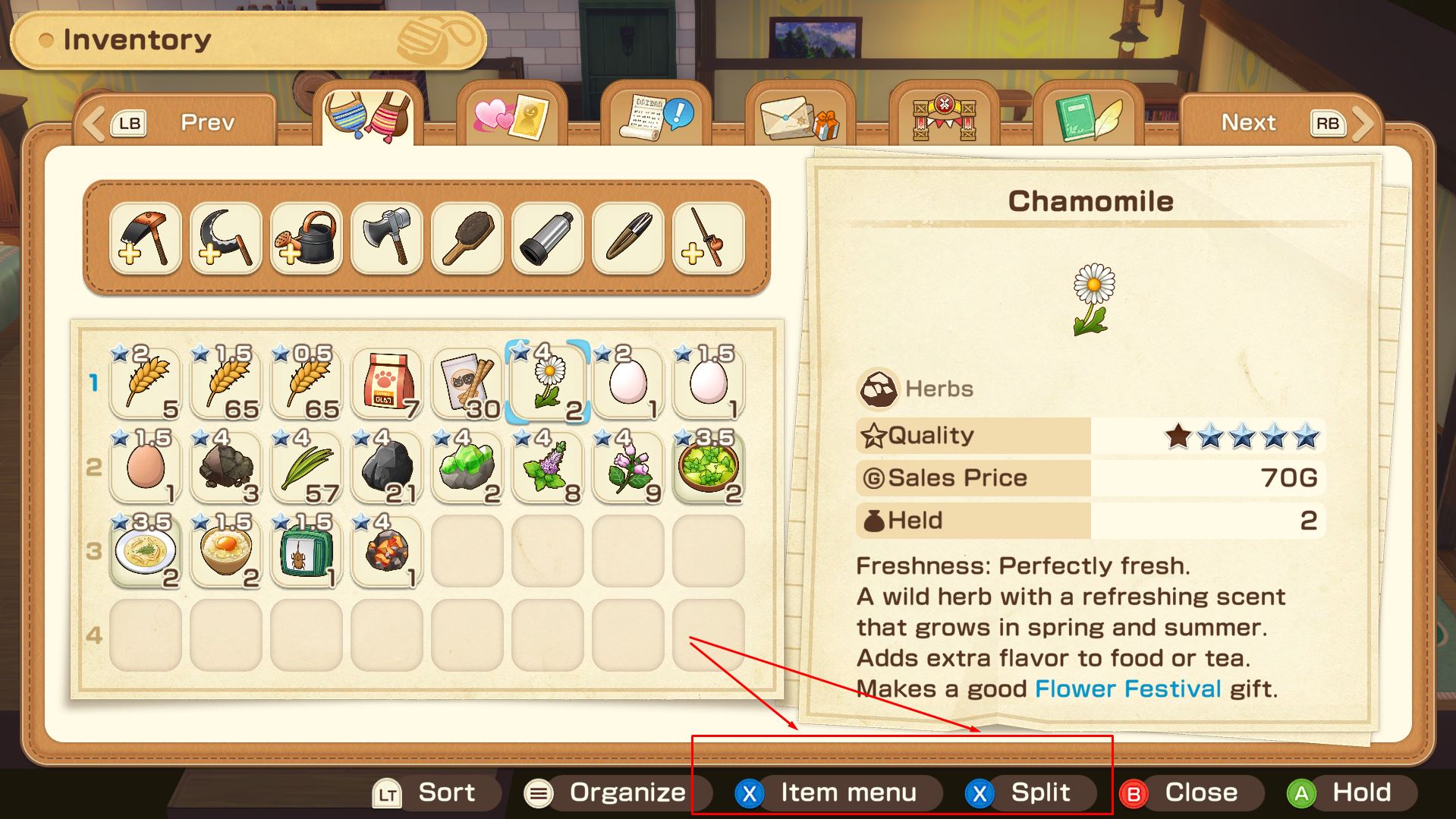Choose the egg rice bowl dish
The image size is (1456, 819).
point(225,551)
